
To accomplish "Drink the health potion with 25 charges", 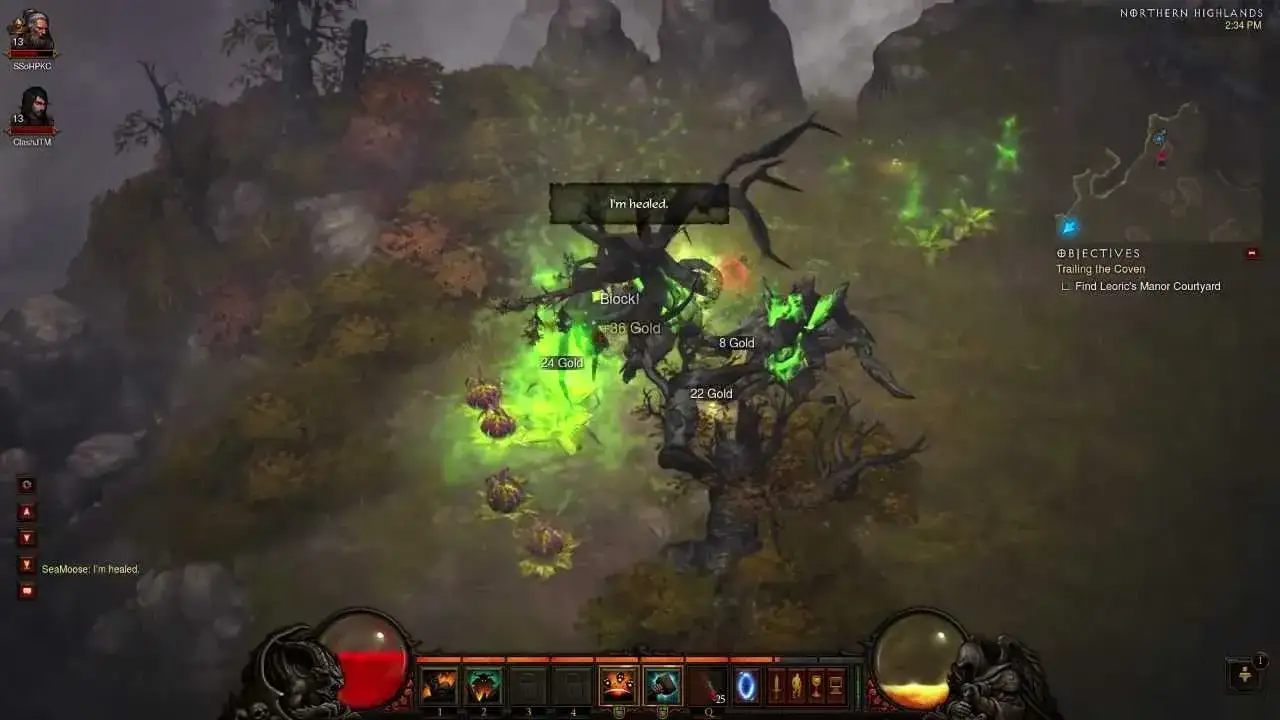I will click(x=706, y=686).
